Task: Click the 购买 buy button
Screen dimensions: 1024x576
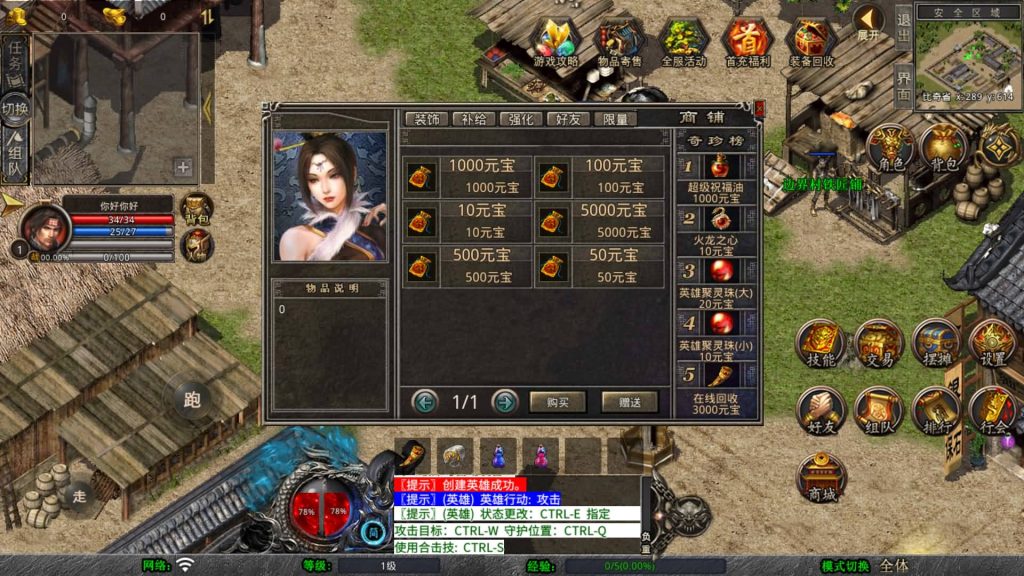Action: pyautogui.click(x=557, y=402)
